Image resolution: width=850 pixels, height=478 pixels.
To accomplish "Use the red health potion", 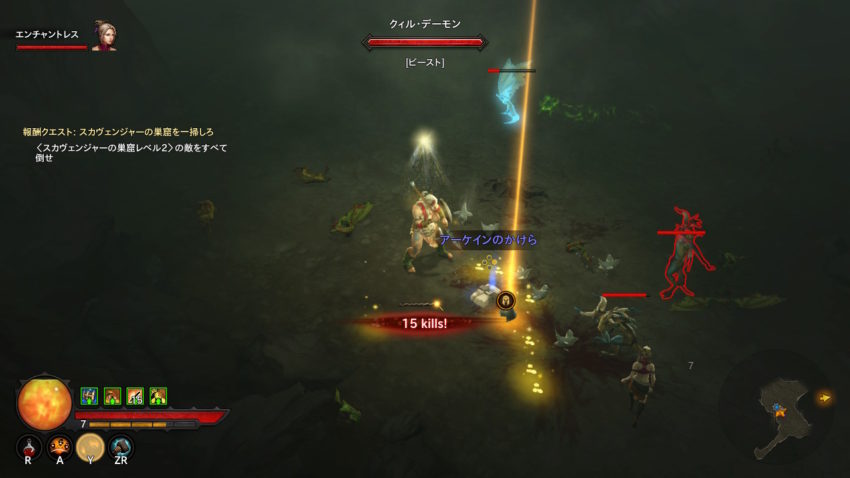I will click(x=30, y=445).
